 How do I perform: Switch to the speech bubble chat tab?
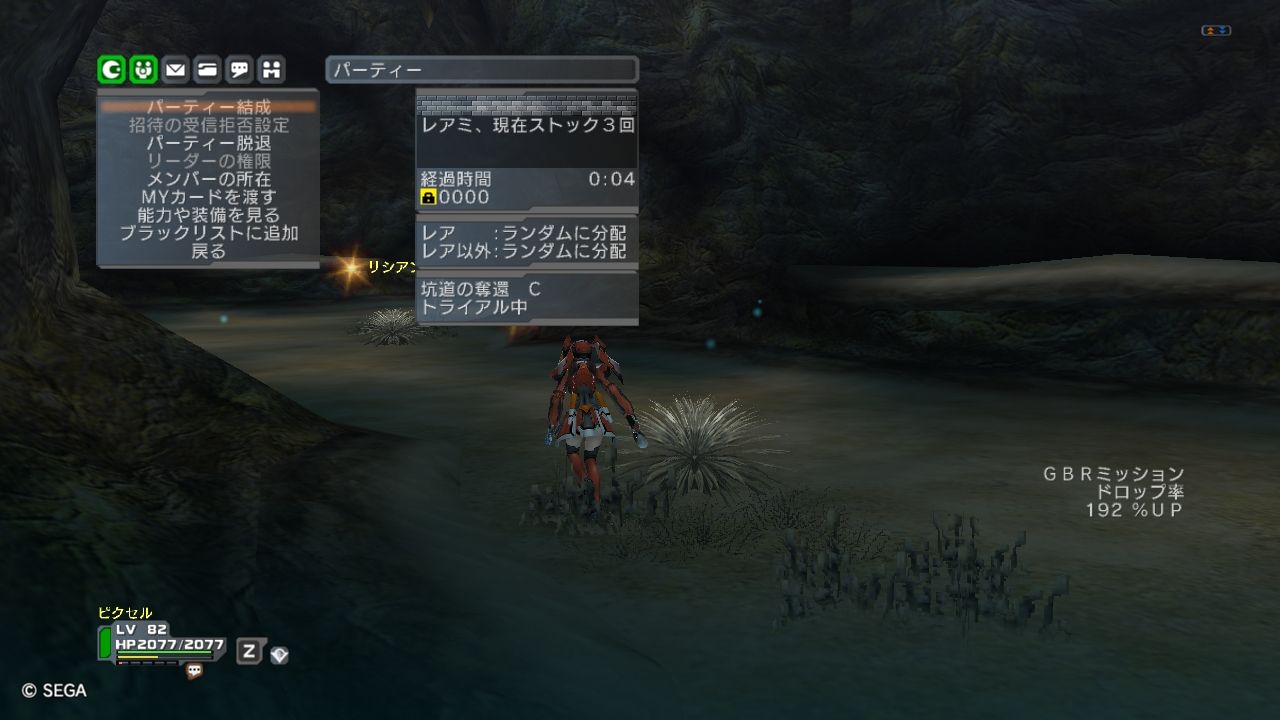239,69
